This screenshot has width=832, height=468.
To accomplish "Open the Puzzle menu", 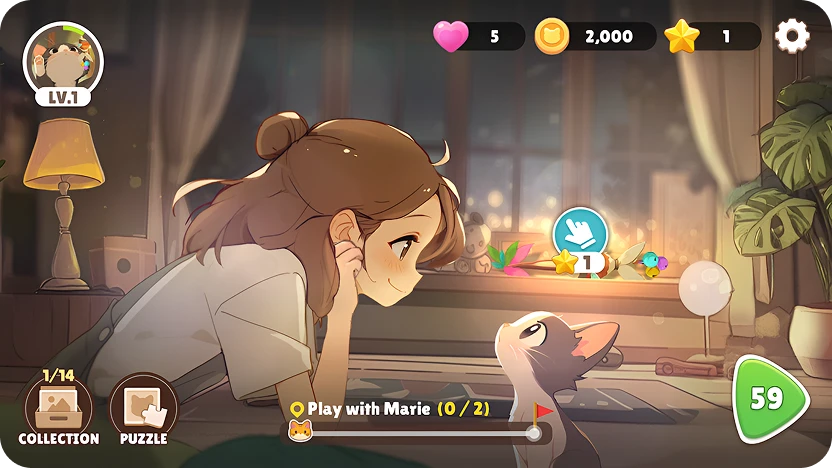I will [143, 410].
